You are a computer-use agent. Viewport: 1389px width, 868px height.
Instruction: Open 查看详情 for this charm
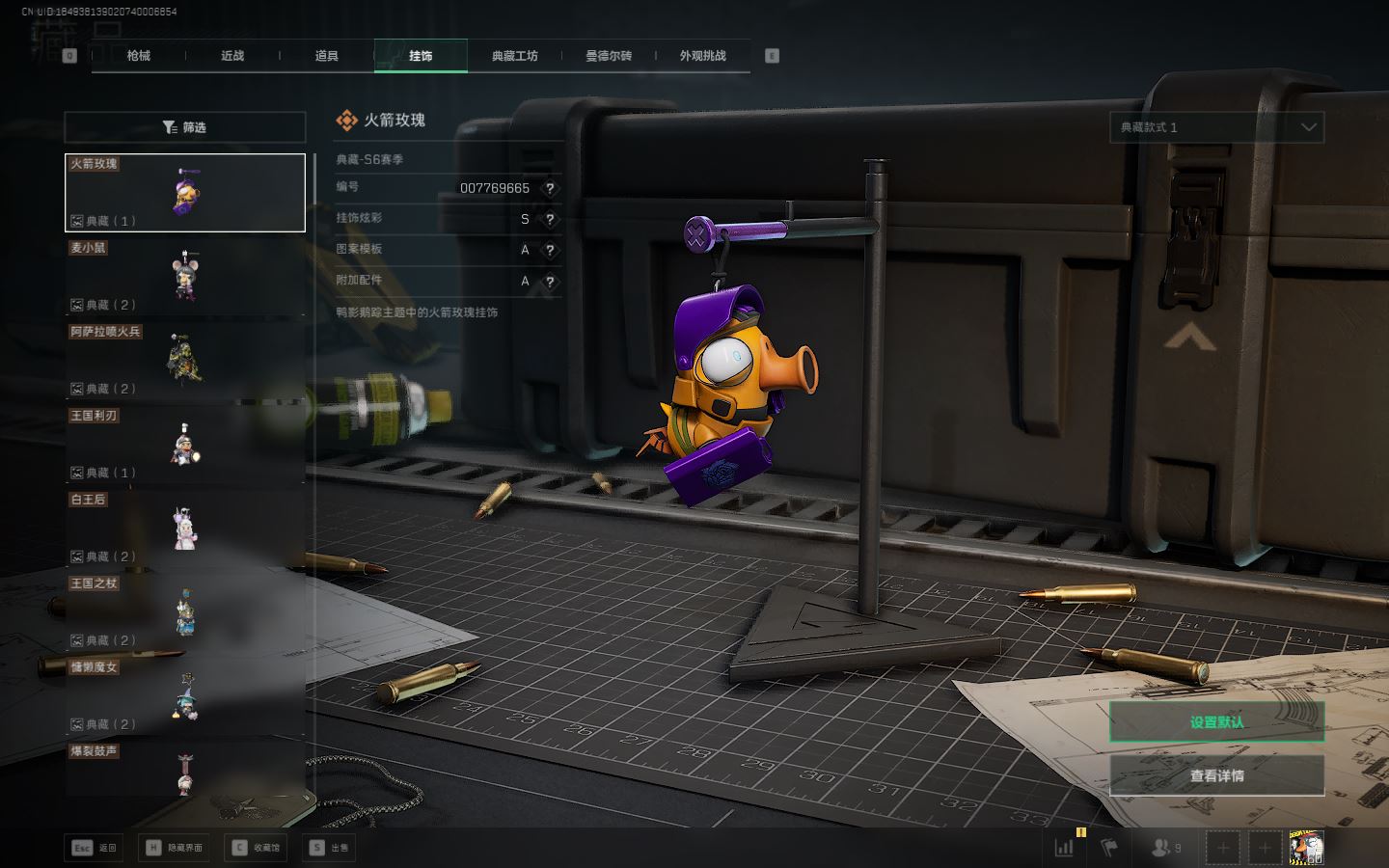[x=1216, y=775]
